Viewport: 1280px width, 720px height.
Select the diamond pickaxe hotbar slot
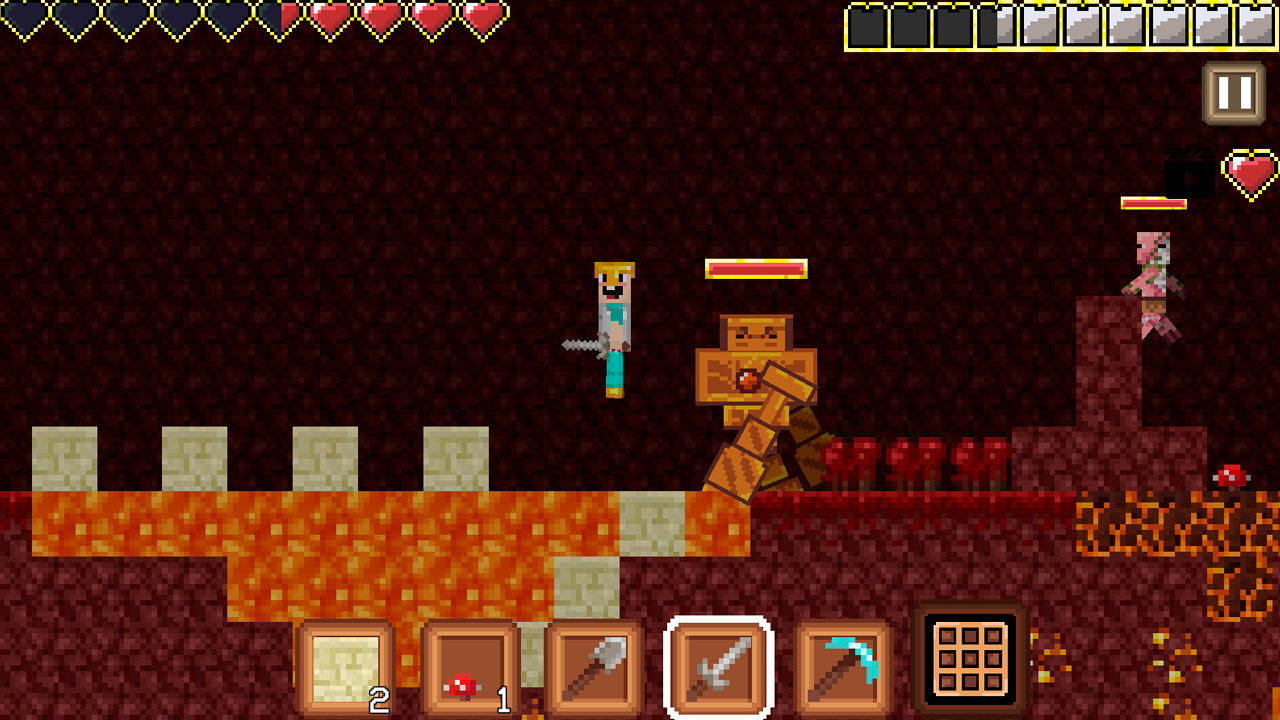(845, 668)
